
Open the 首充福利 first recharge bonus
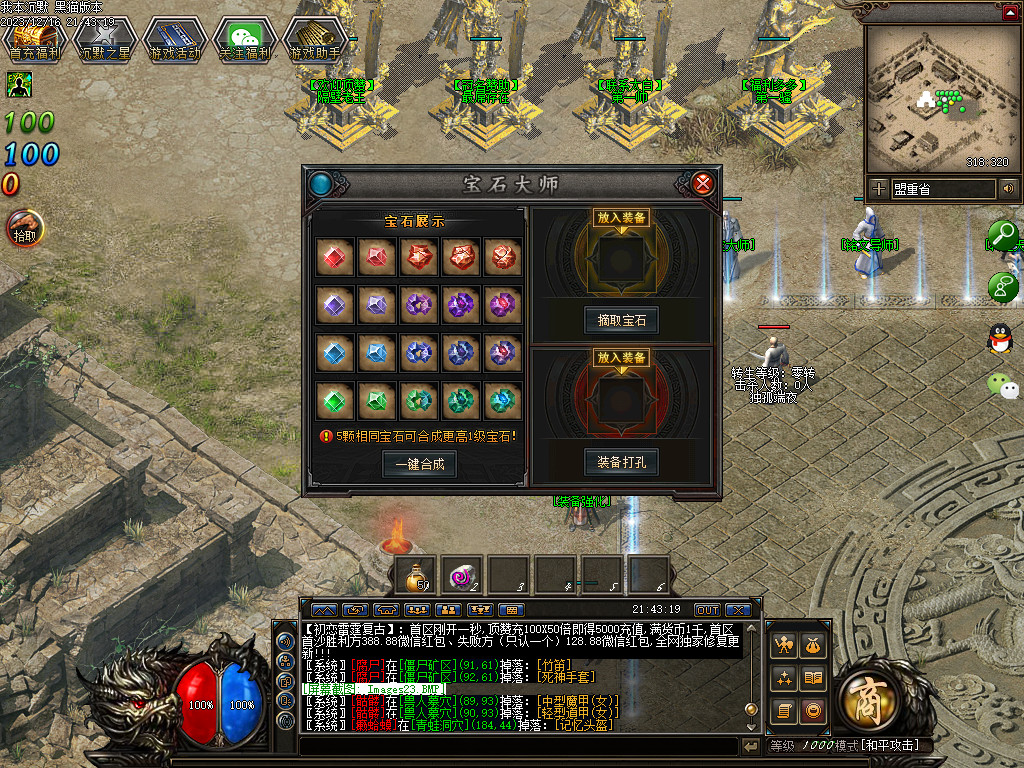[35, 40]
